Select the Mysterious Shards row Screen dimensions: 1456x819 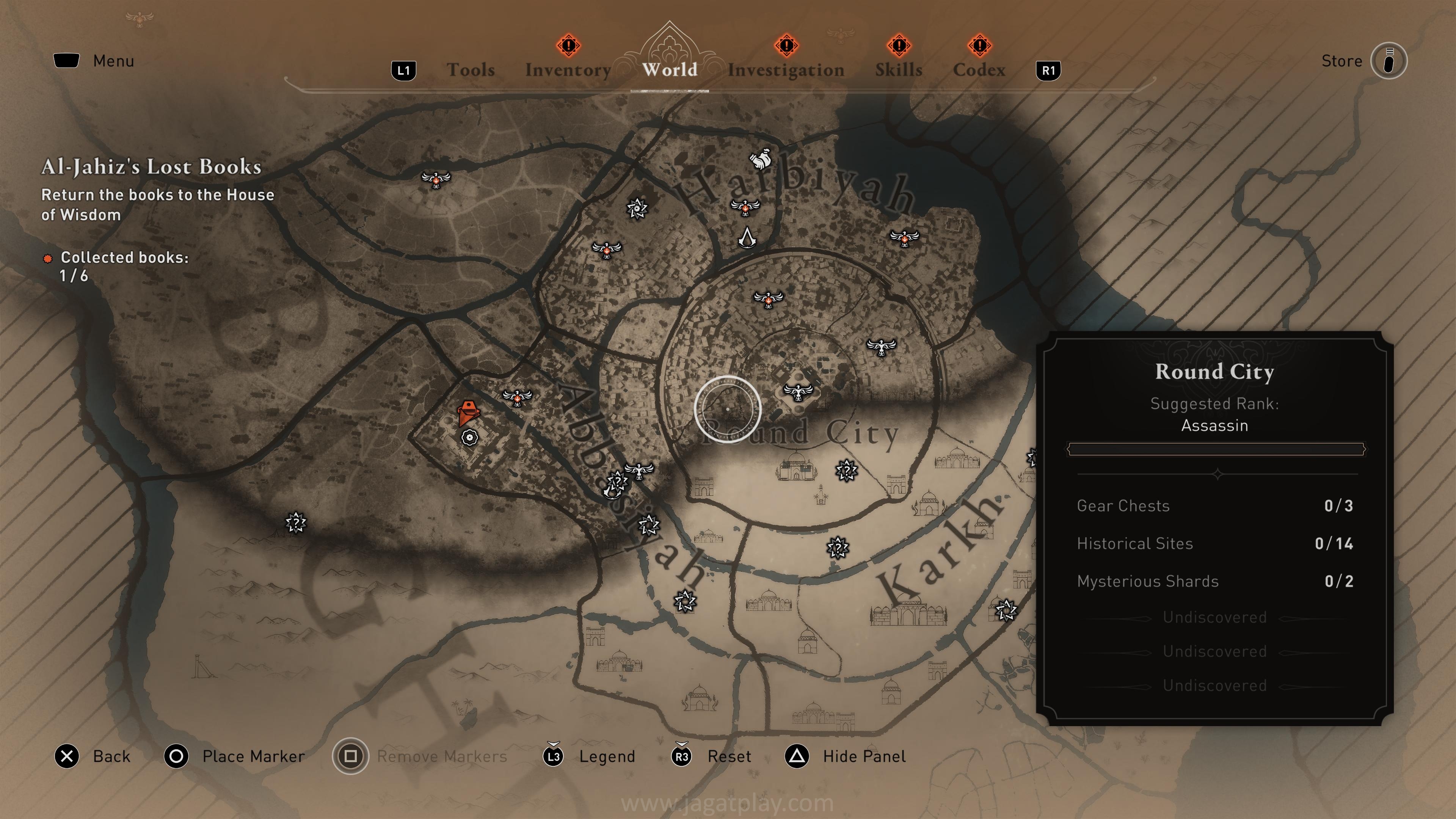point(1214,581)
